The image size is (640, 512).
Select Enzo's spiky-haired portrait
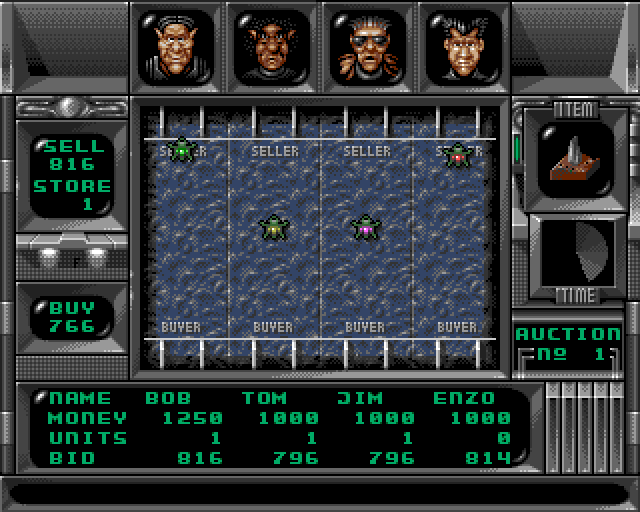(x=461, y=46)
